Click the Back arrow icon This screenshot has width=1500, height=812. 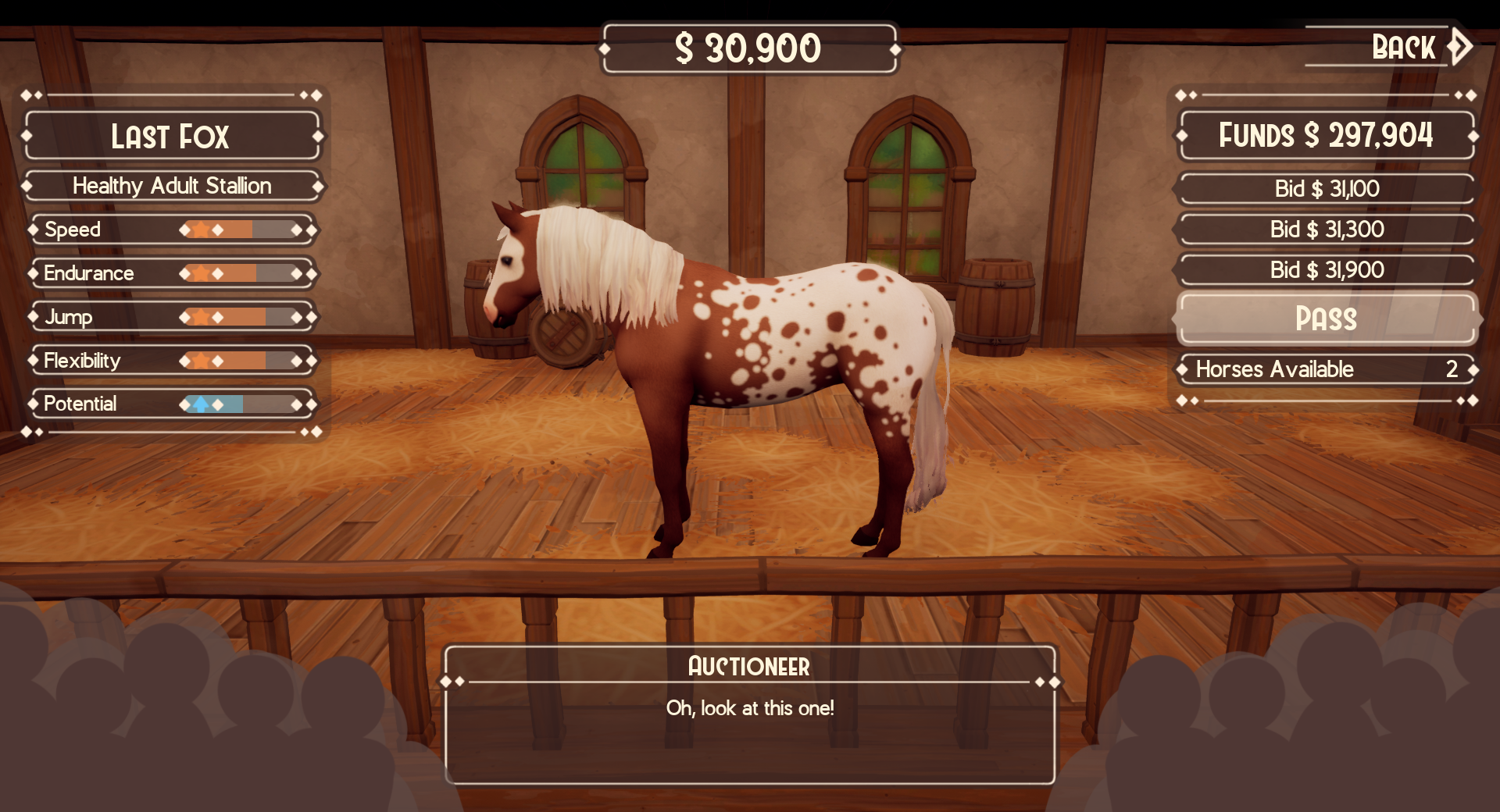click(1459, 48)
